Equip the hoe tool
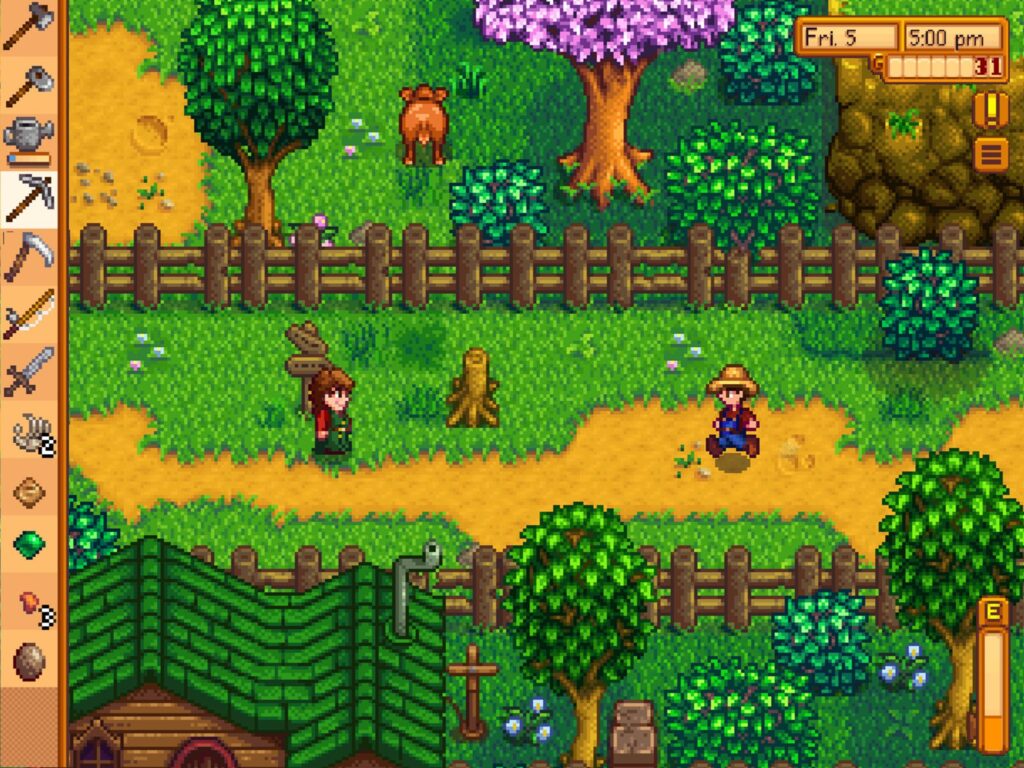Screen dimensions: 1024x768 pos(28,85)
